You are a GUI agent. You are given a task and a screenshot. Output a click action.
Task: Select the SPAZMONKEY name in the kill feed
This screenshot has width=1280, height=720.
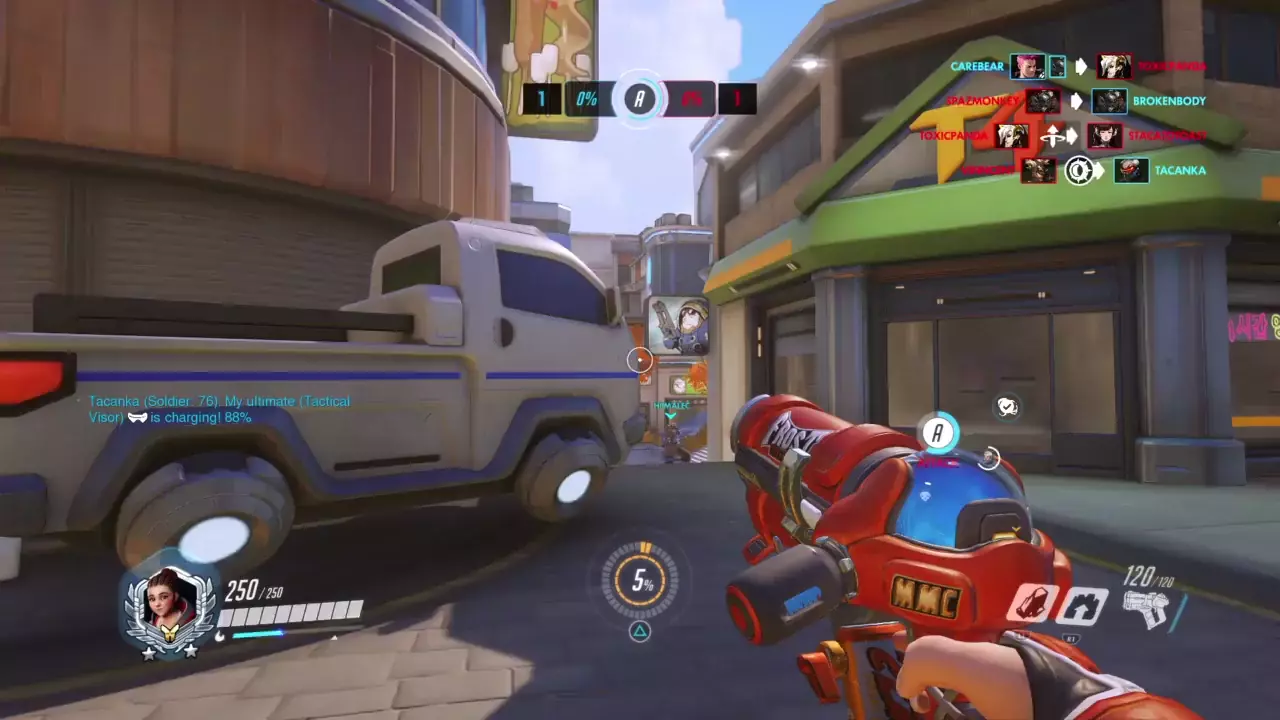(982, 101)
